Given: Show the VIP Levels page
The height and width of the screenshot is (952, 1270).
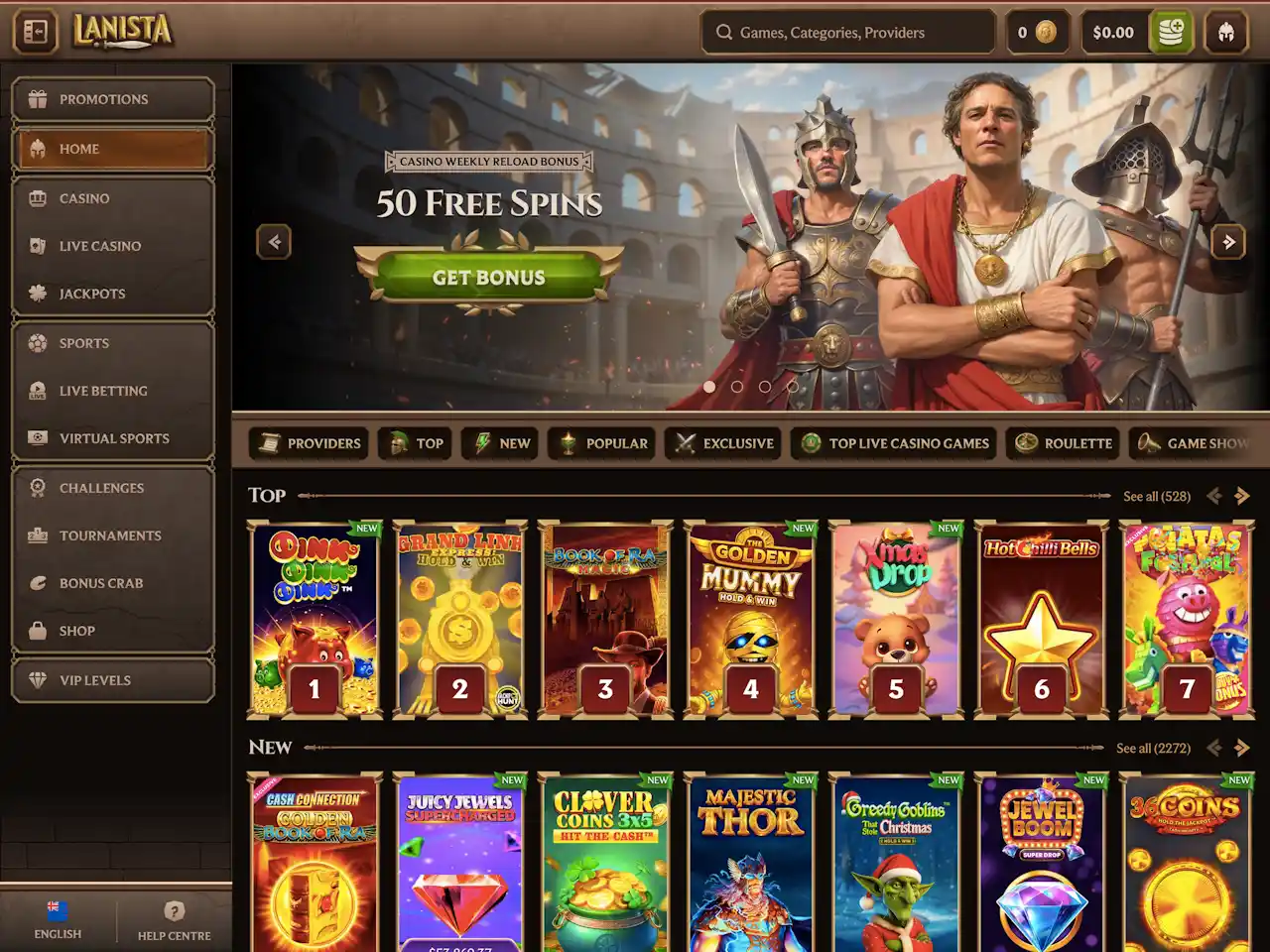Looking at the screenshot, I should point(113,680).
